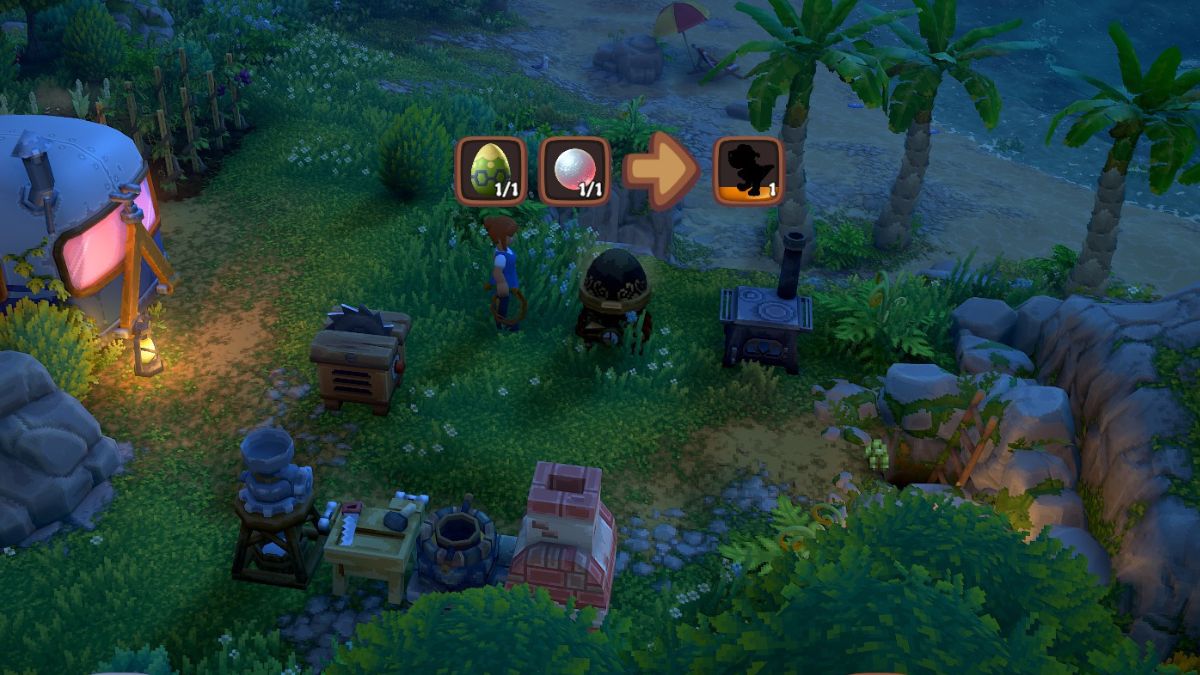The width and height of the screenshot is (1200, 675).
Task: Choose the creature silhouette output slot
Action: tap(748, 170)
